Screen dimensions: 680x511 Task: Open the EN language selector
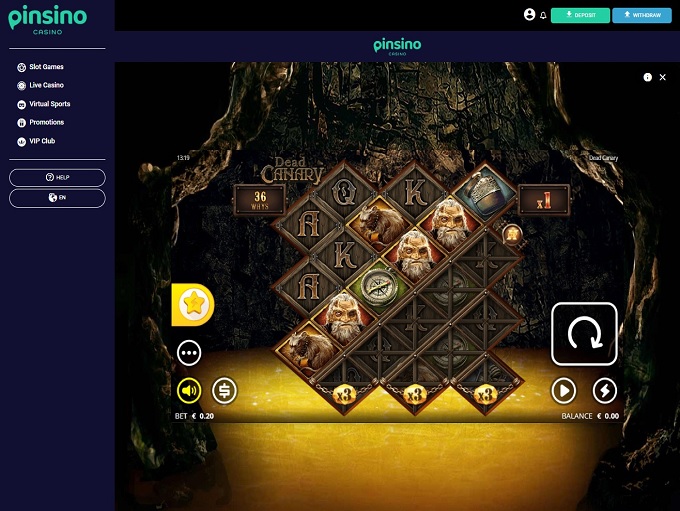tap(57, 198)
